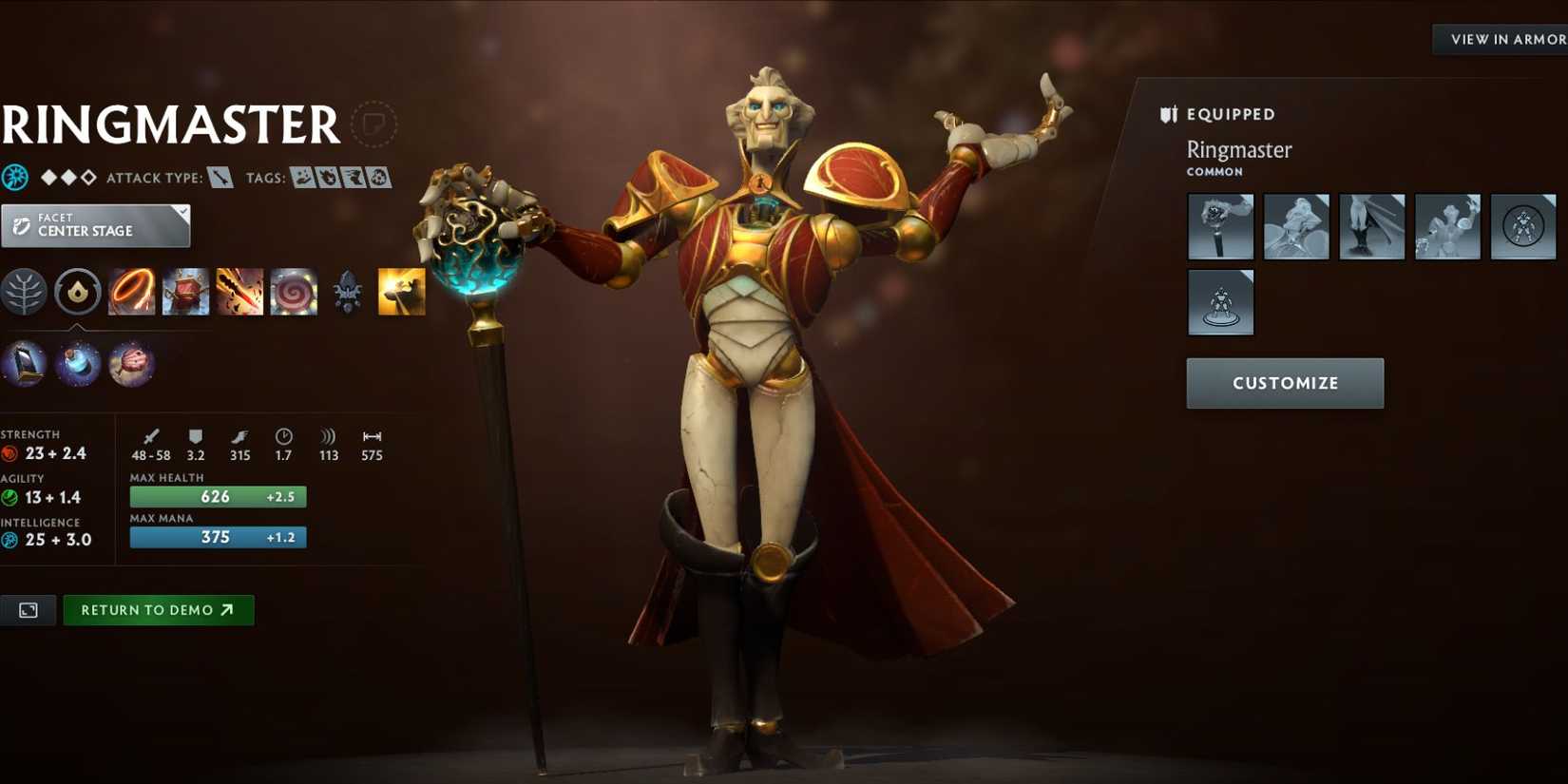The width and height of the screenshot is (1568, 784).
Task: Click the cyan intelligence attribute orb
Action: point(10,539)
